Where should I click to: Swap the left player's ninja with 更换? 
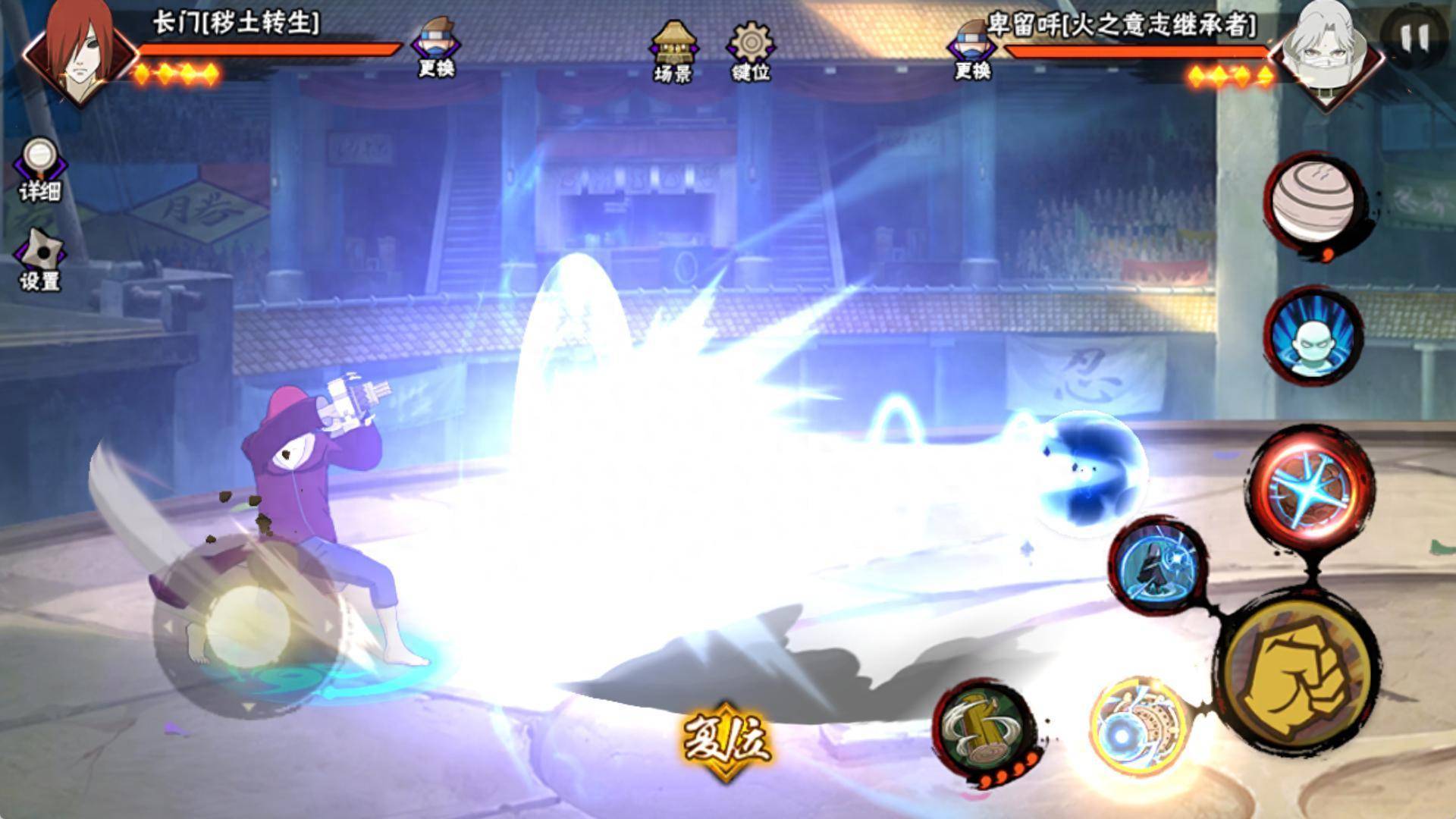coord(437,47)
